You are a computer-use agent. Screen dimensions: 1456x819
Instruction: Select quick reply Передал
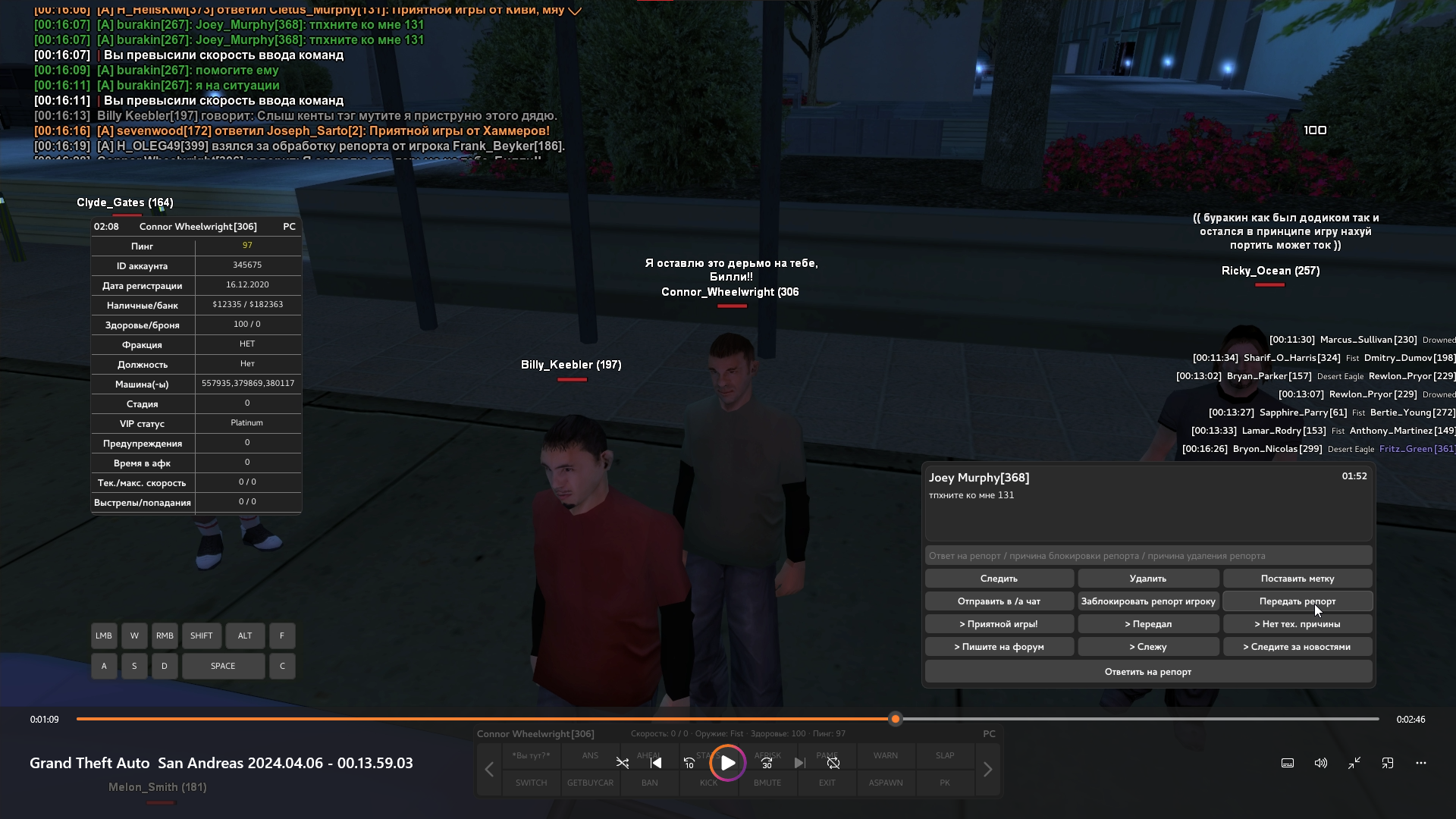click(x=1148, y=624)
